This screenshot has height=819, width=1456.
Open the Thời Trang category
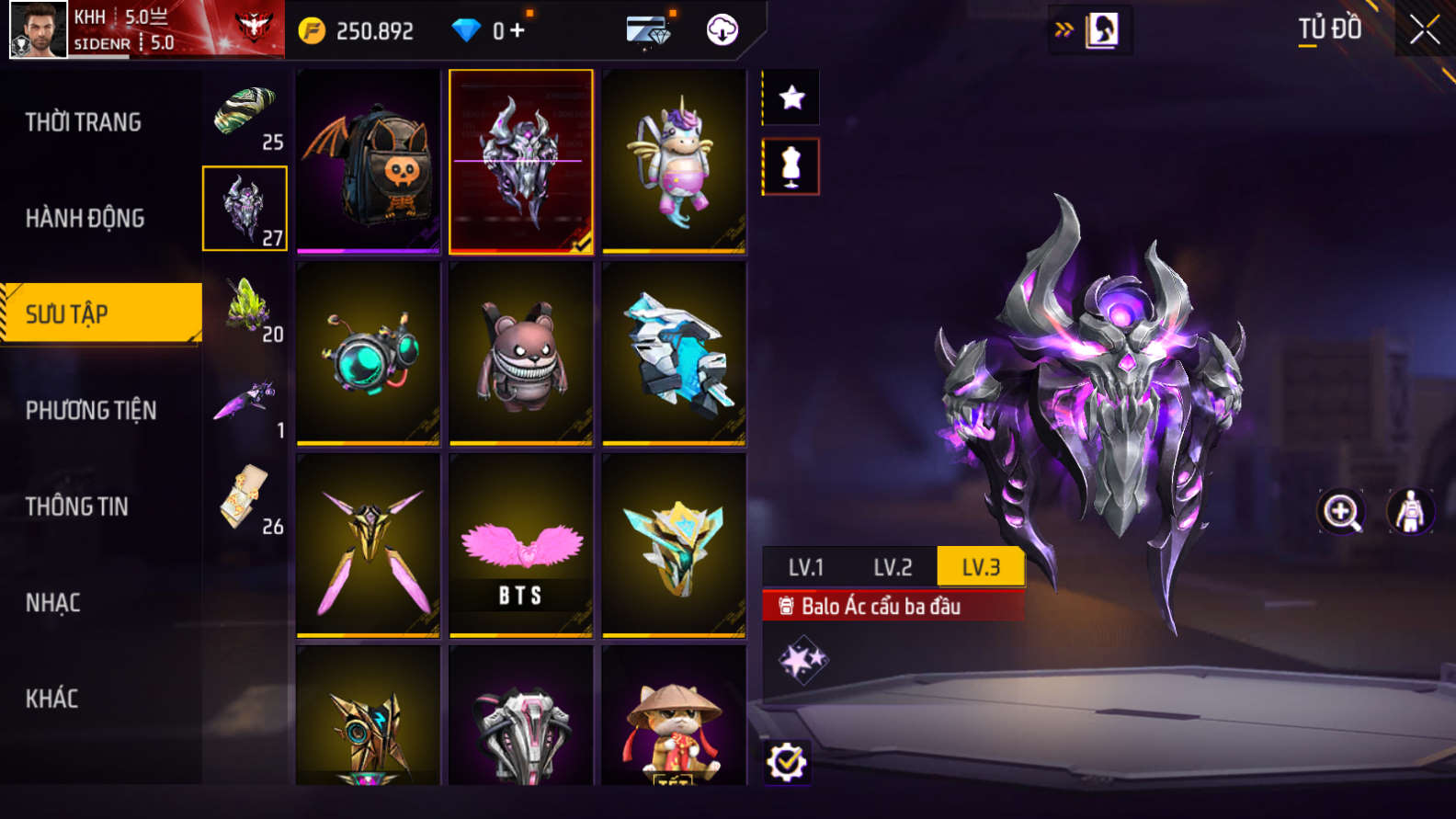pos(84,122)
